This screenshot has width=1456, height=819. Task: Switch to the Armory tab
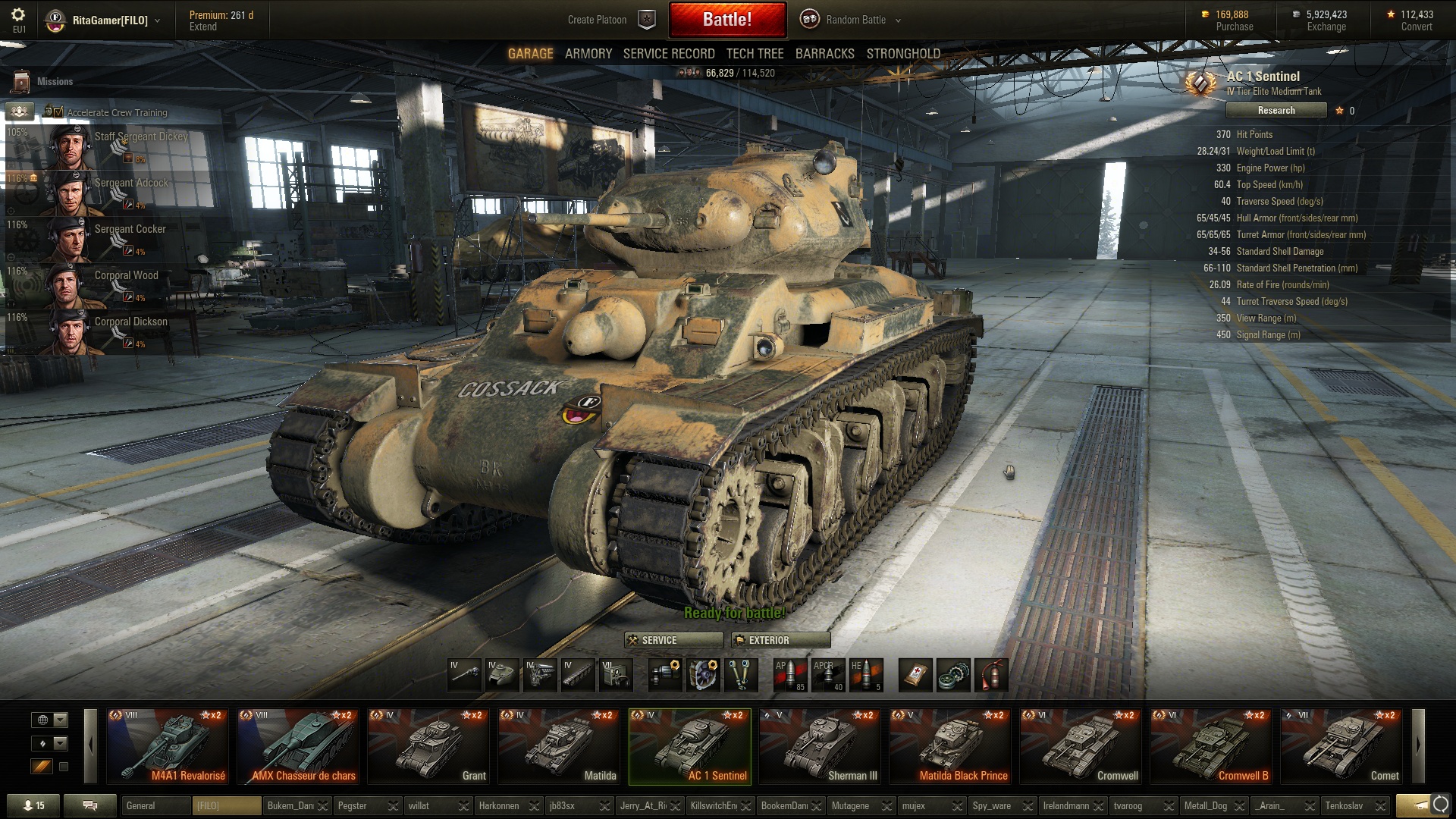[588, 54]
